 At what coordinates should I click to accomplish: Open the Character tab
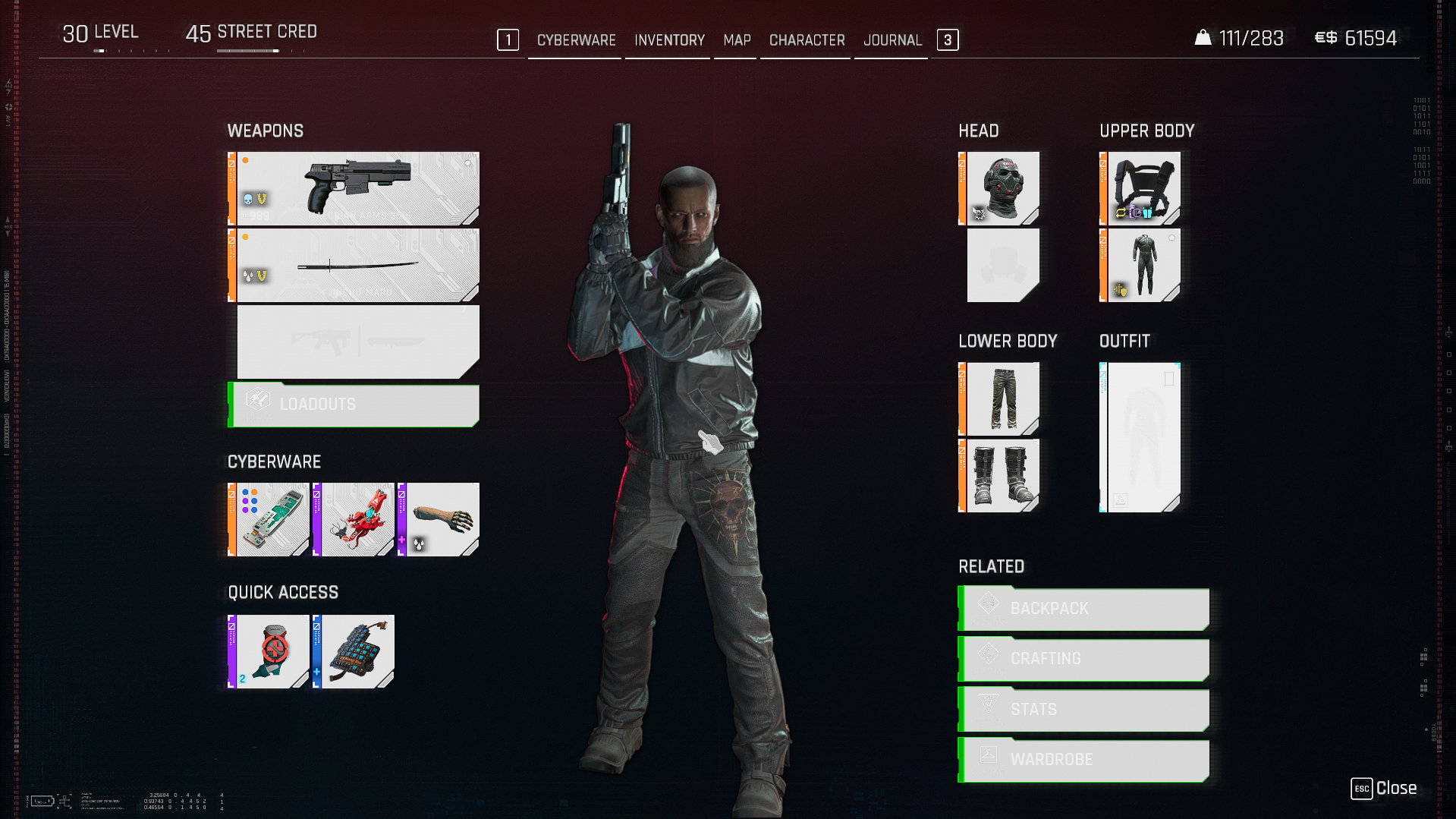point(807,40)
